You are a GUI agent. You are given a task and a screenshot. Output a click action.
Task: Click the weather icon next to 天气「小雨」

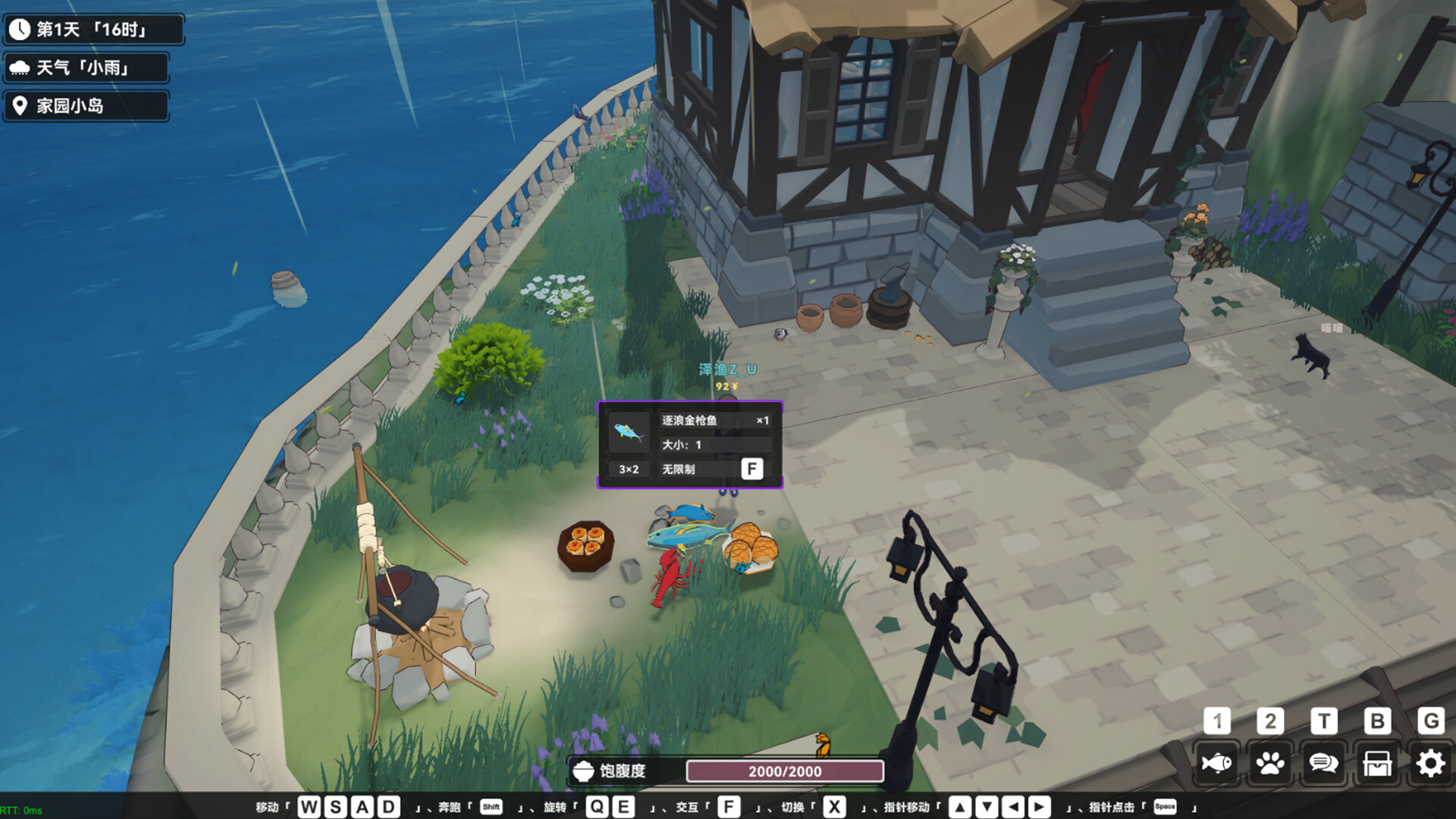20,67
